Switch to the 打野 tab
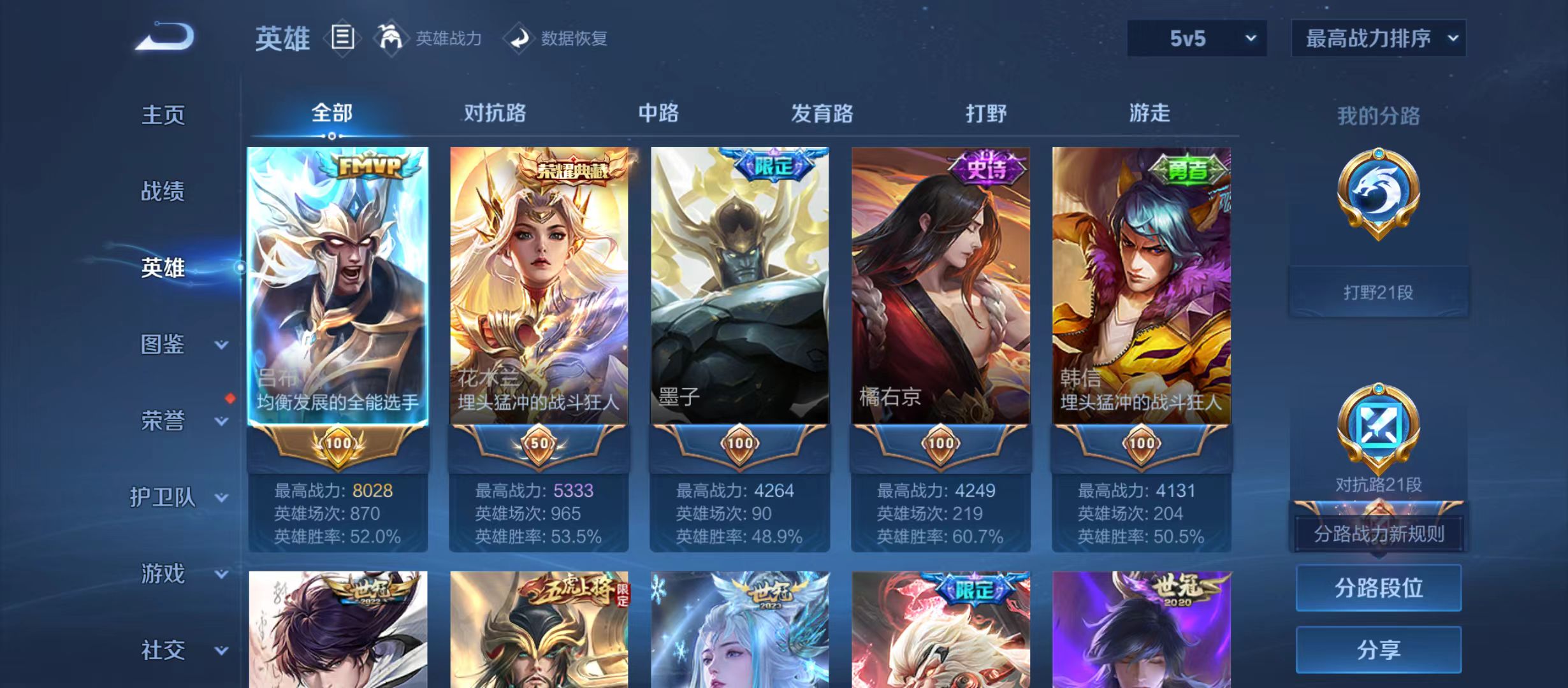1568x688 pixels. pos(985,113)
